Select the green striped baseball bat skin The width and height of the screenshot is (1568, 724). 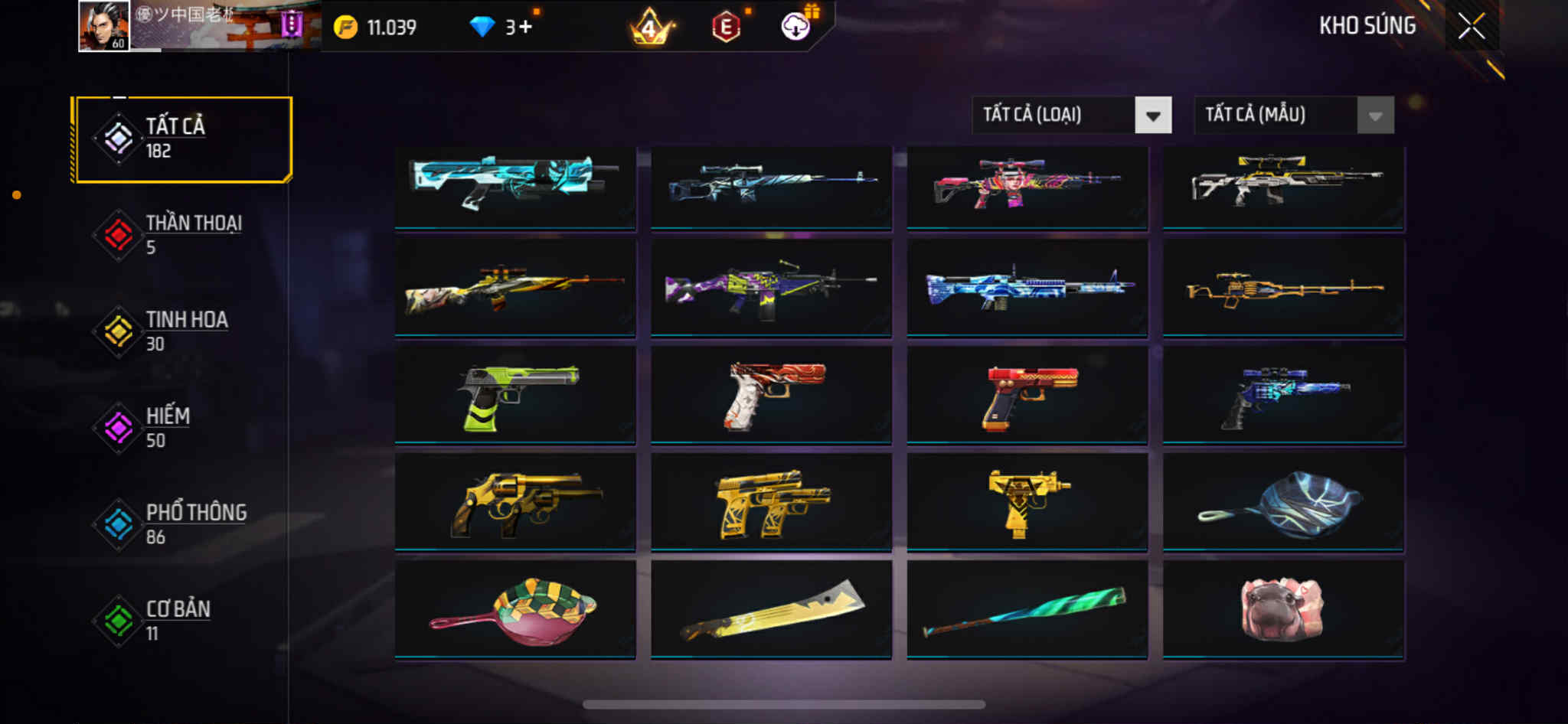(x=1027, y=610)
